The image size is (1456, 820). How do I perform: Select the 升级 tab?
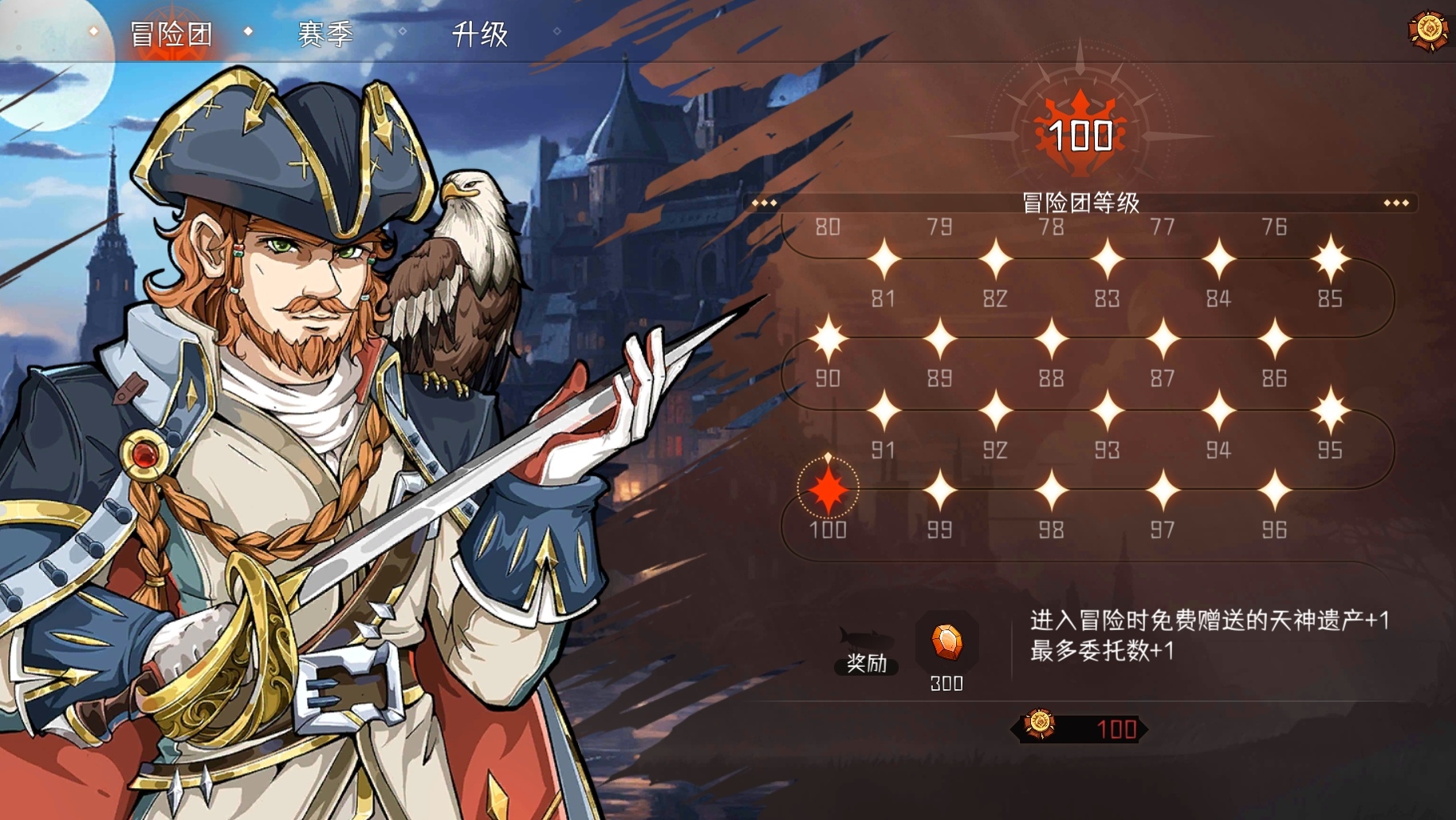[x=480, y=34]
